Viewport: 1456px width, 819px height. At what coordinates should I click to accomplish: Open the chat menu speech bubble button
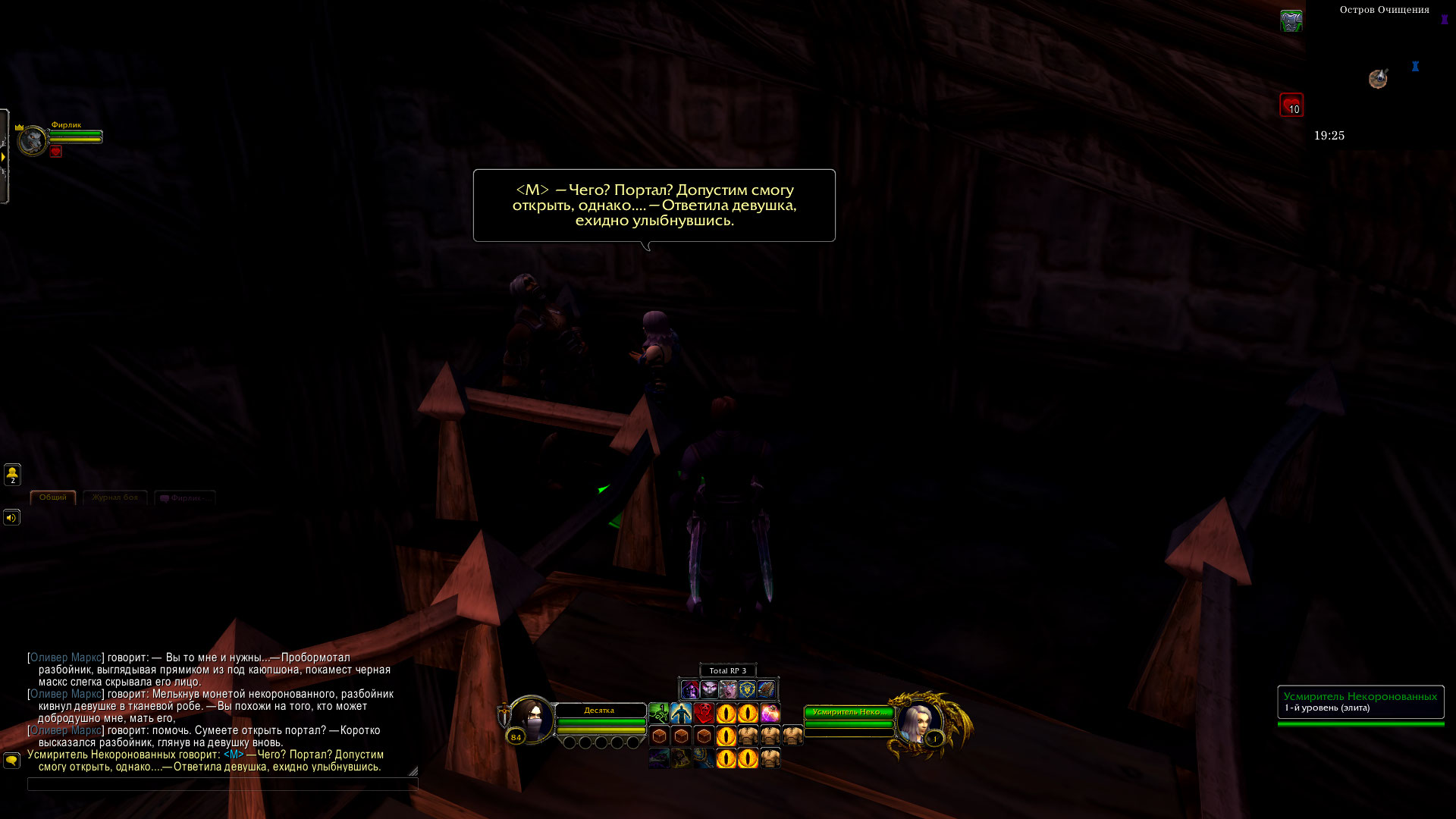pos(12,760)
